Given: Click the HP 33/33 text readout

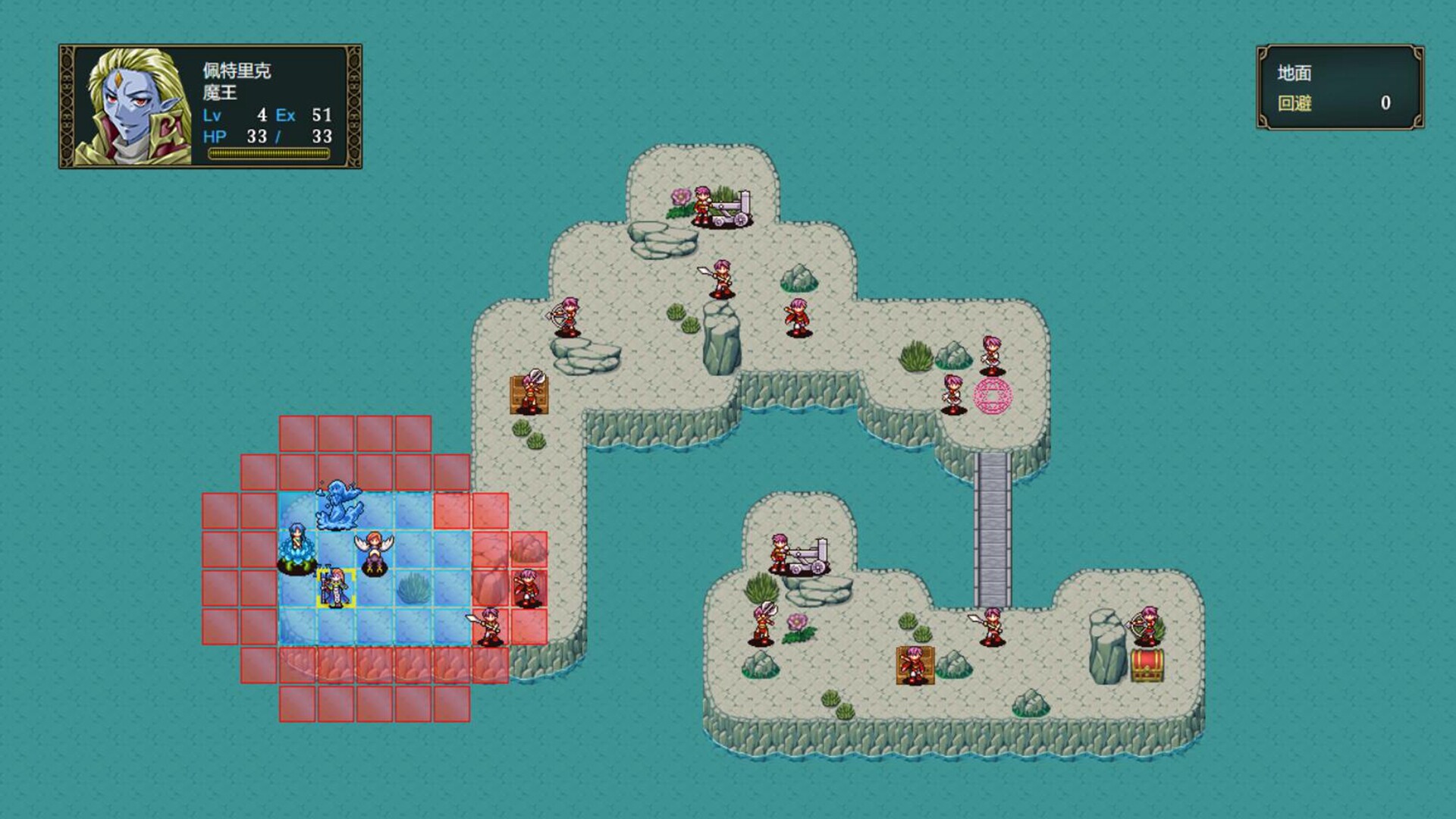Looking at the screenshot, I should pos(269,136).
